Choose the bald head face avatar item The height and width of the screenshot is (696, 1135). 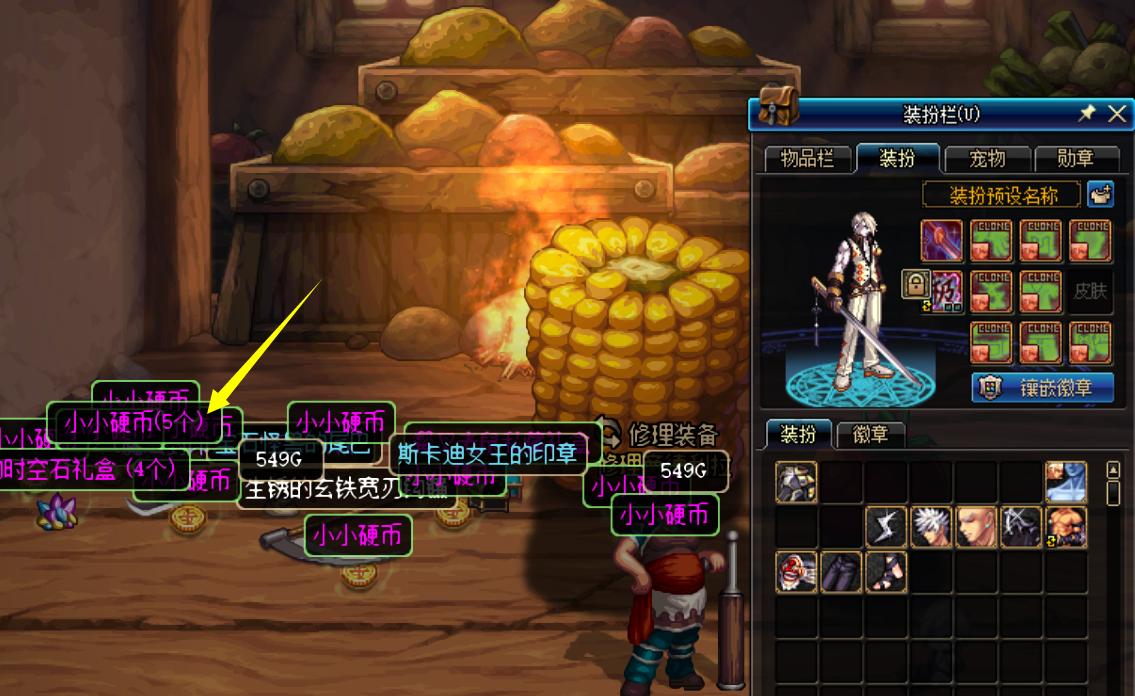coord(976,527)
